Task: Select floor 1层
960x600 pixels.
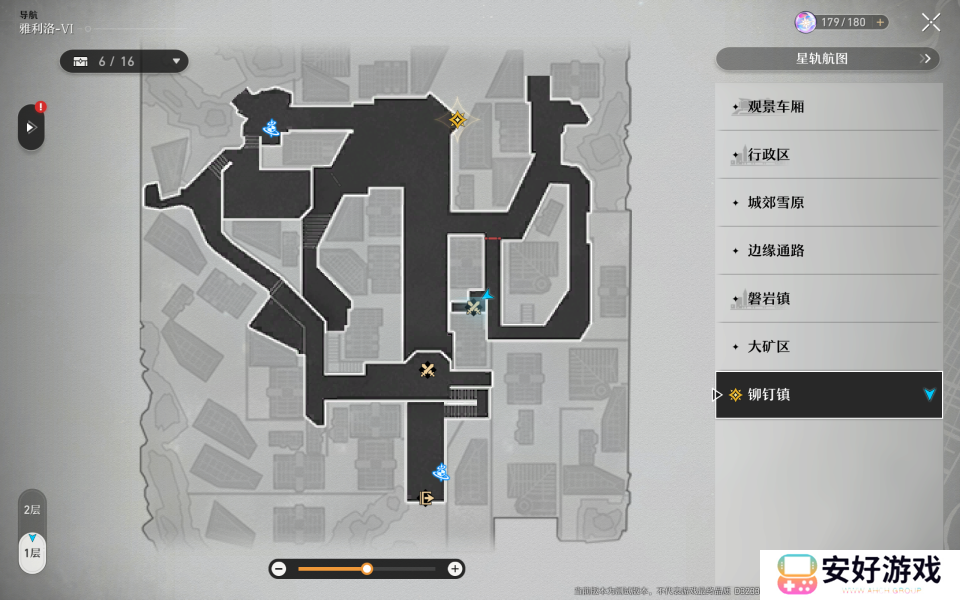Action: point(32,552)
